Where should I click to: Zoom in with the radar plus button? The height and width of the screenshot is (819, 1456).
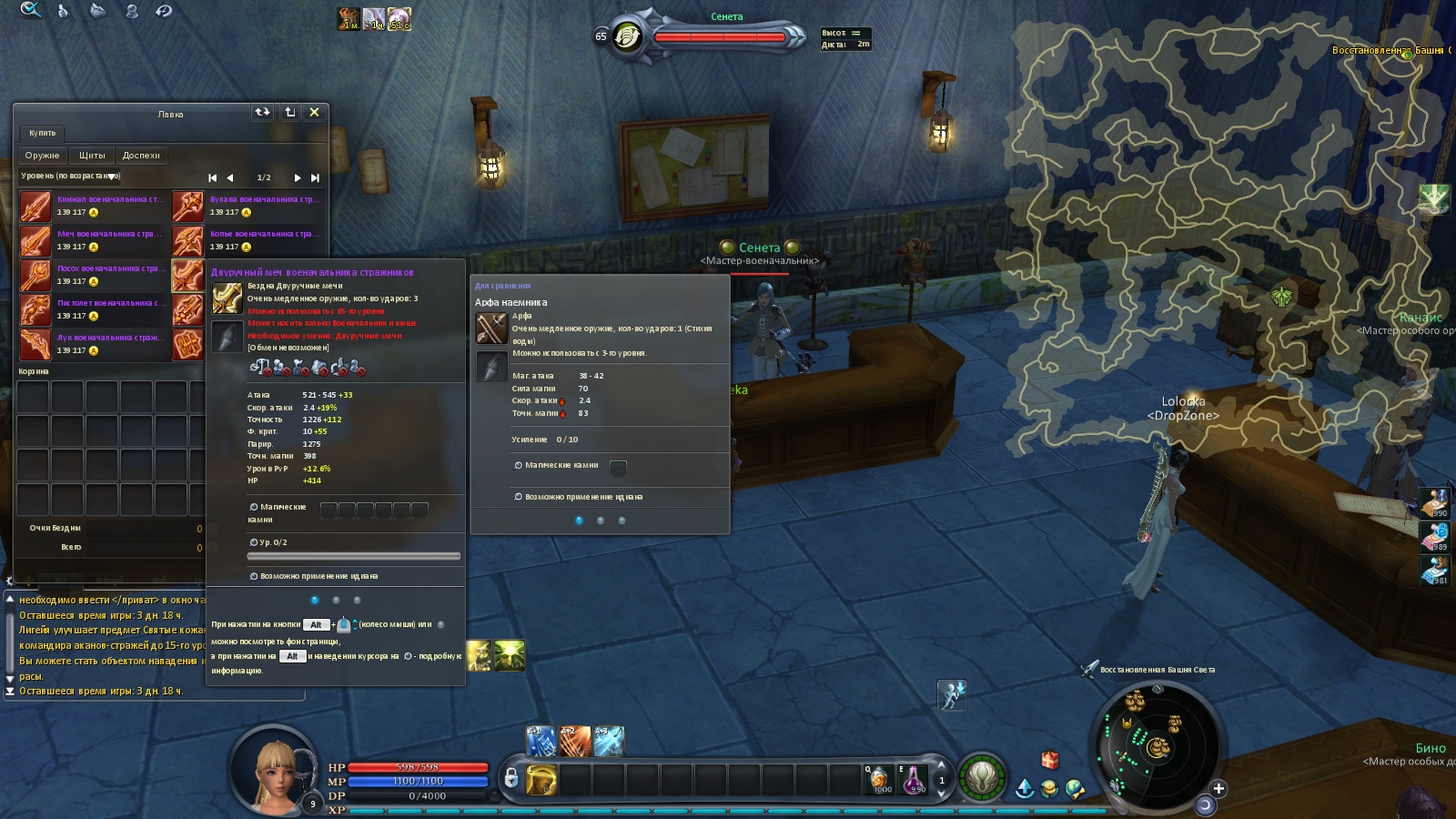[x=1218, y=788]
